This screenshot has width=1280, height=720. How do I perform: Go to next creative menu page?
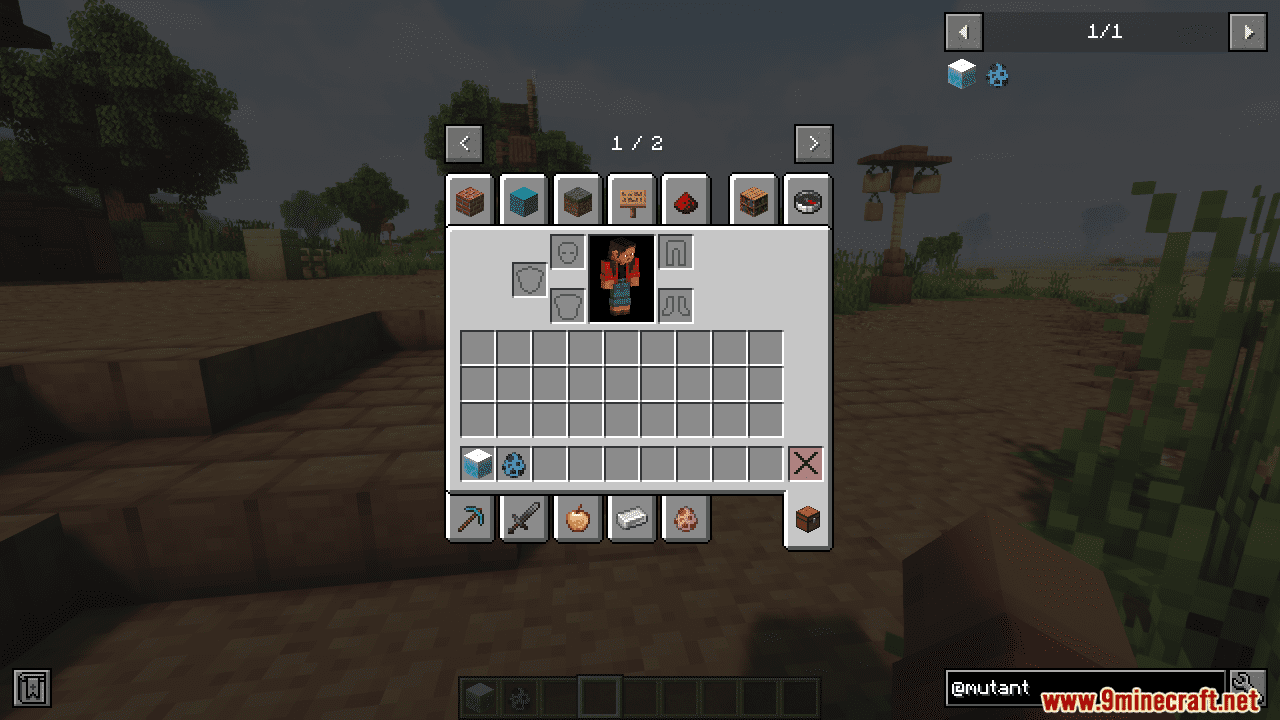click(x=813, y=143)
